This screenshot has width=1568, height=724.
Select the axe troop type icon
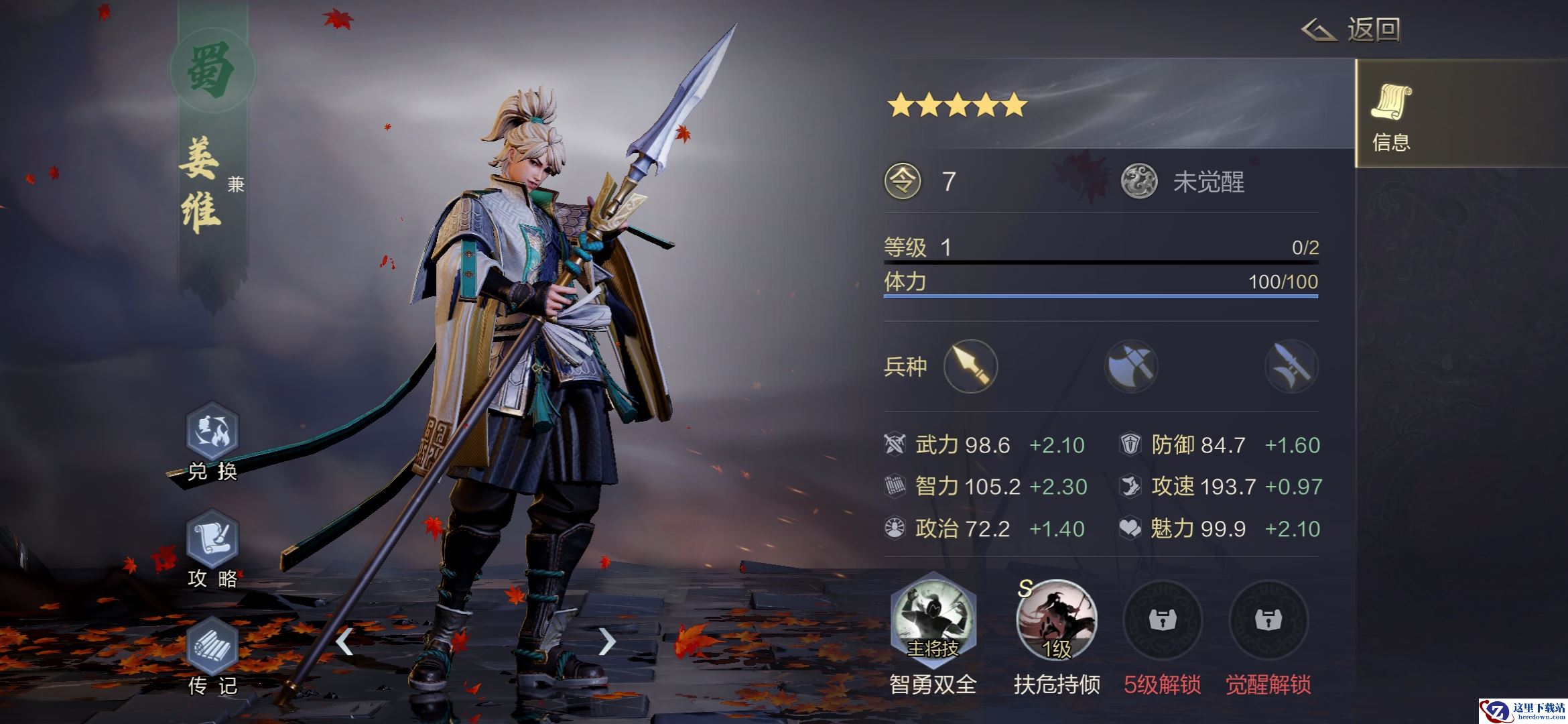click(x=1131, y=366)
